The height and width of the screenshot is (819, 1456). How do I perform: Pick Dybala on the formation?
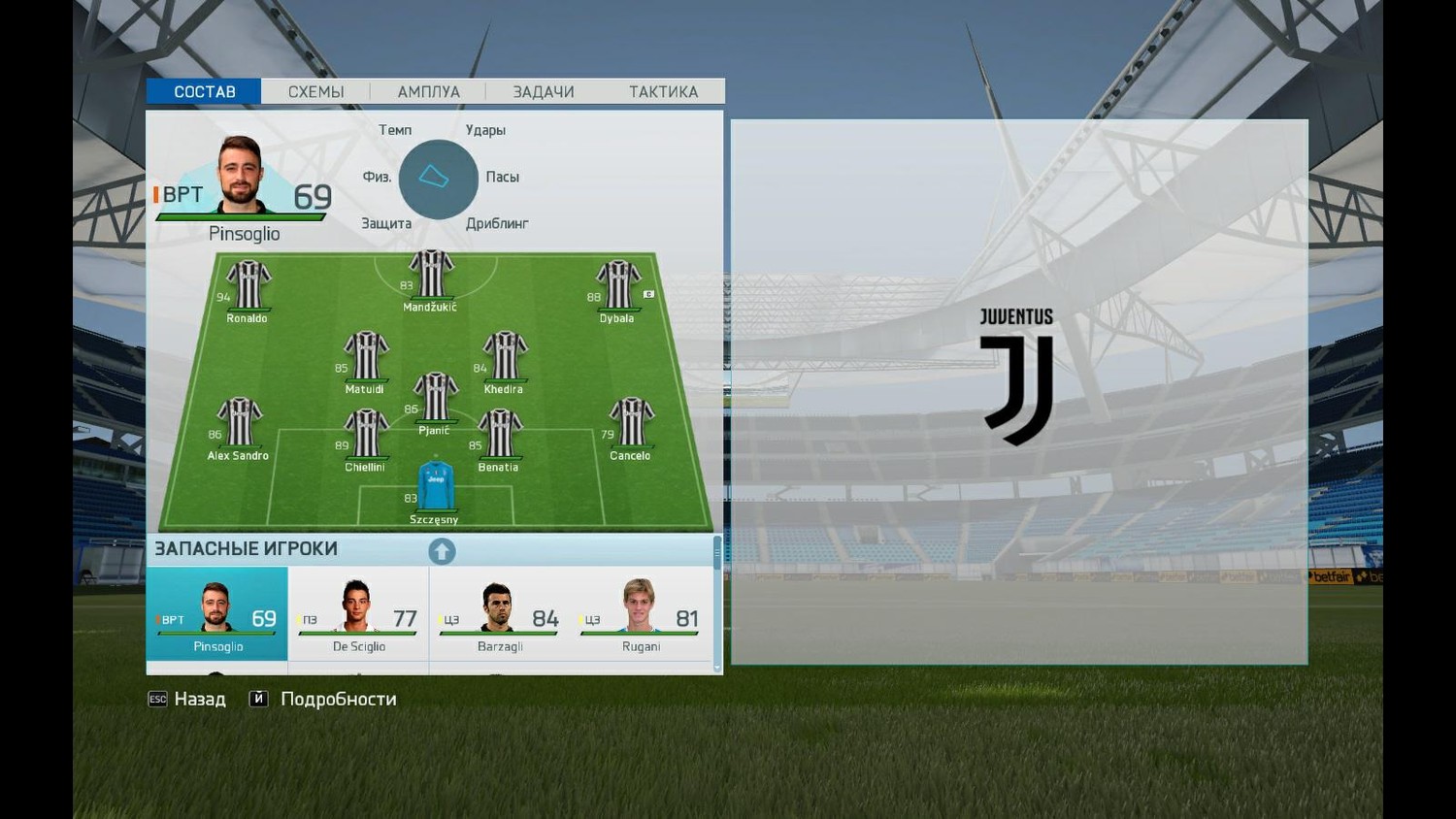618,285
